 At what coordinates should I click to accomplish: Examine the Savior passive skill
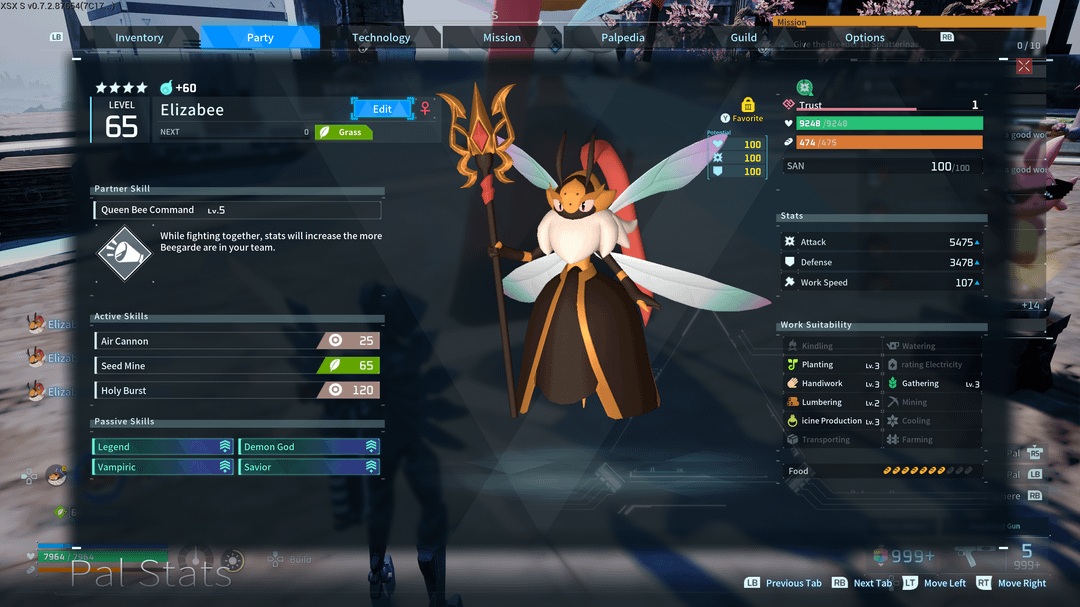point(310,467)
